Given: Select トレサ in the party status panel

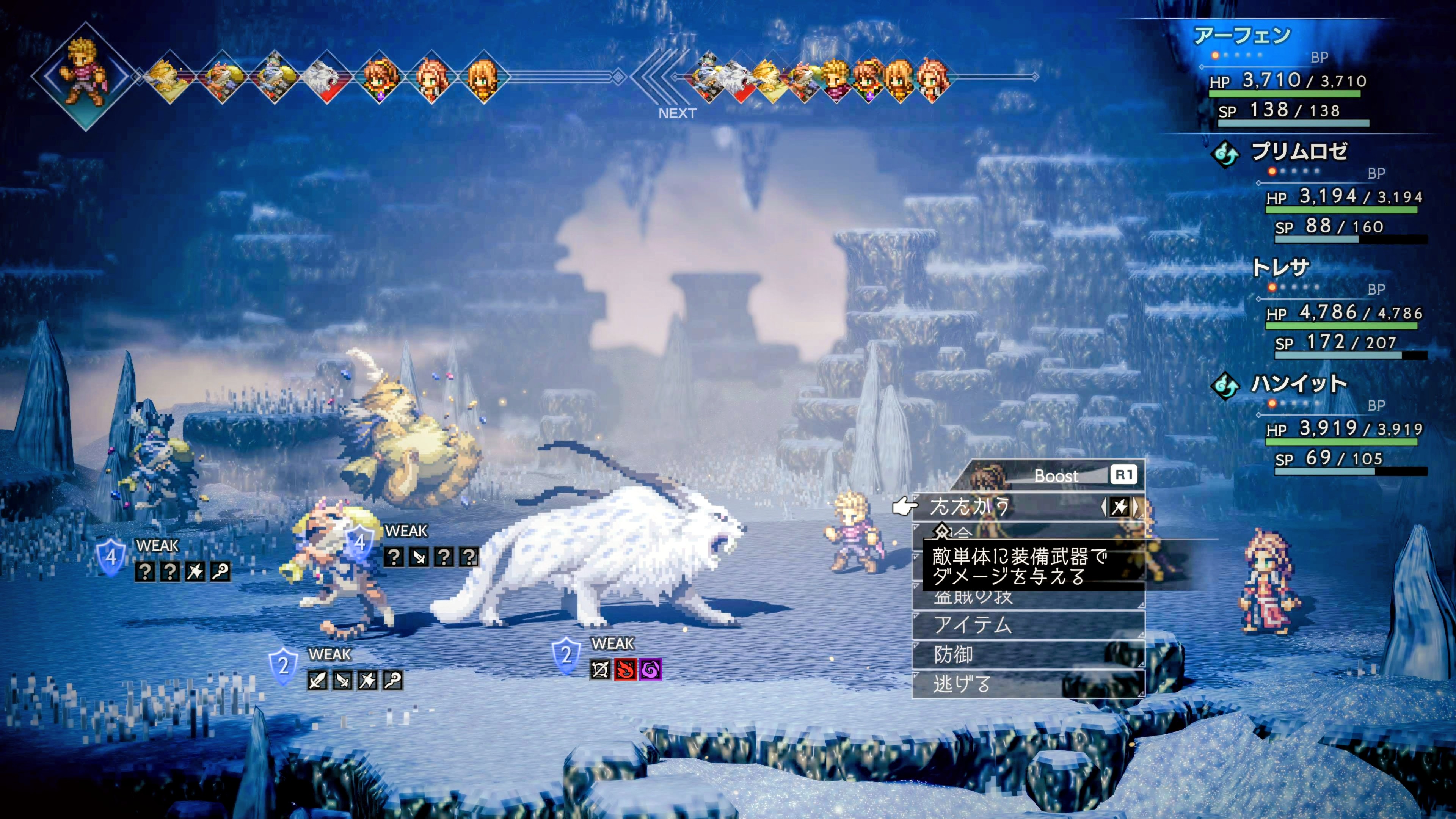Looking at the screenshot, I should point(1280,267).
